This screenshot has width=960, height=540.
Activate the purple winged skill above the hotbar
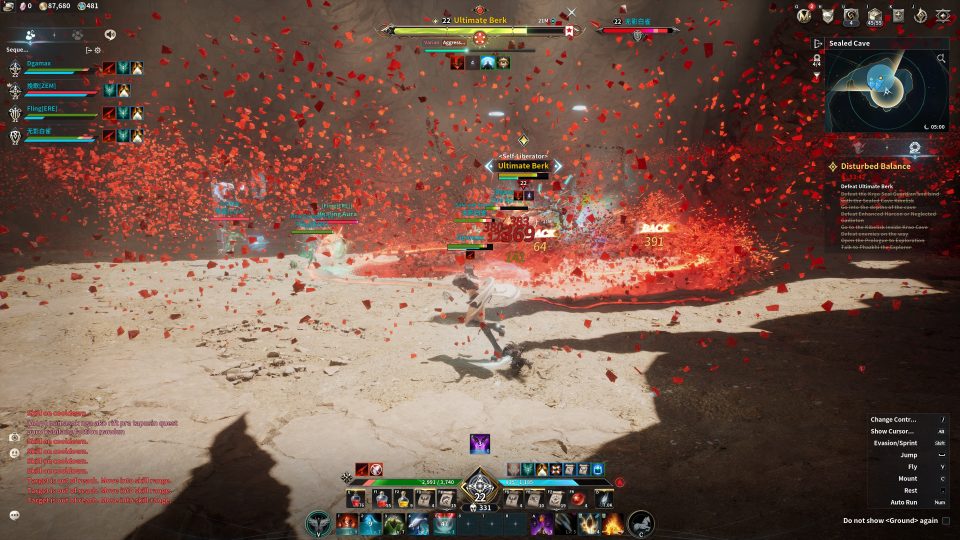[x=480, y=444]
